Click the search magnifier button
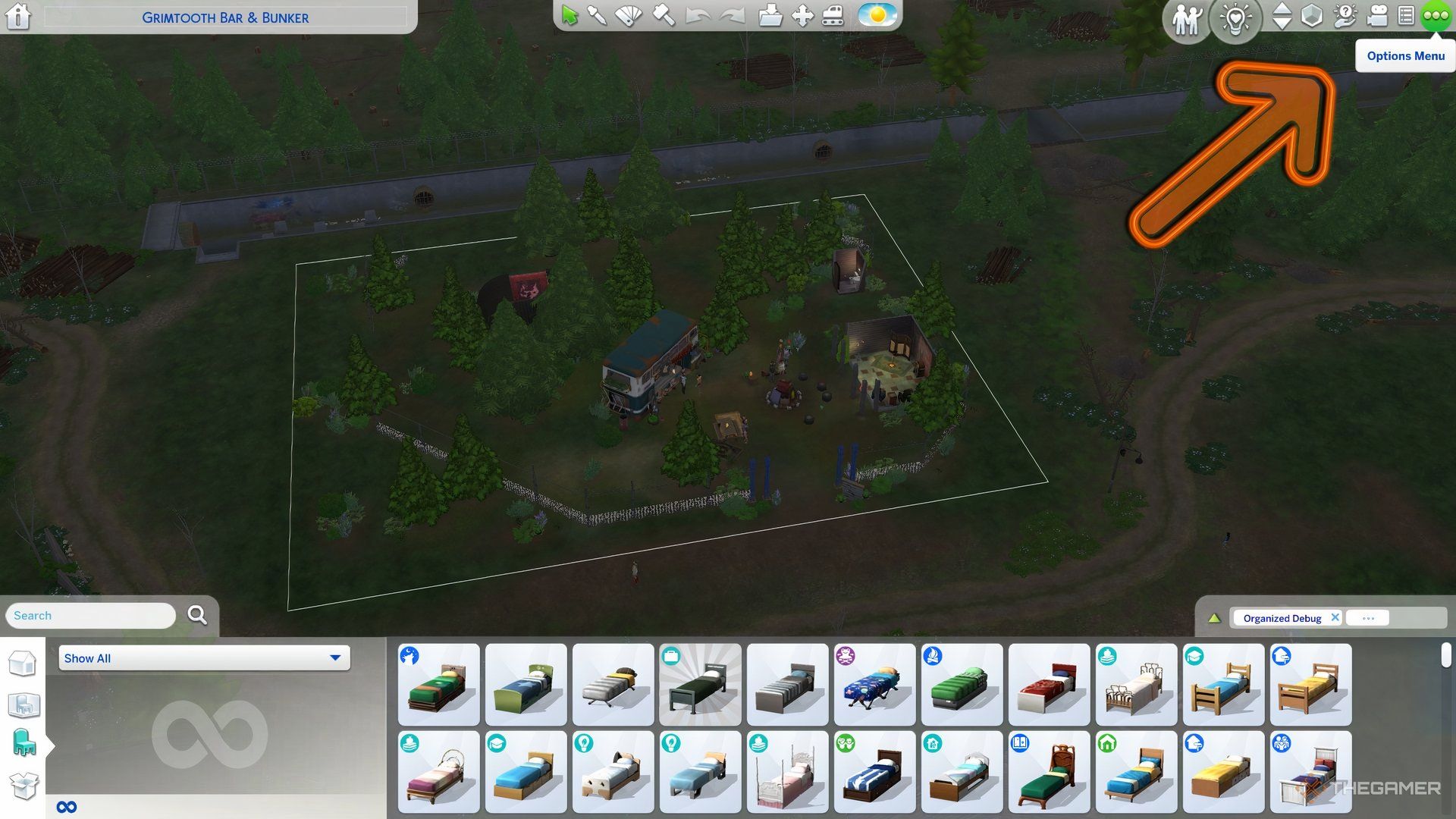 click(197, 615)
